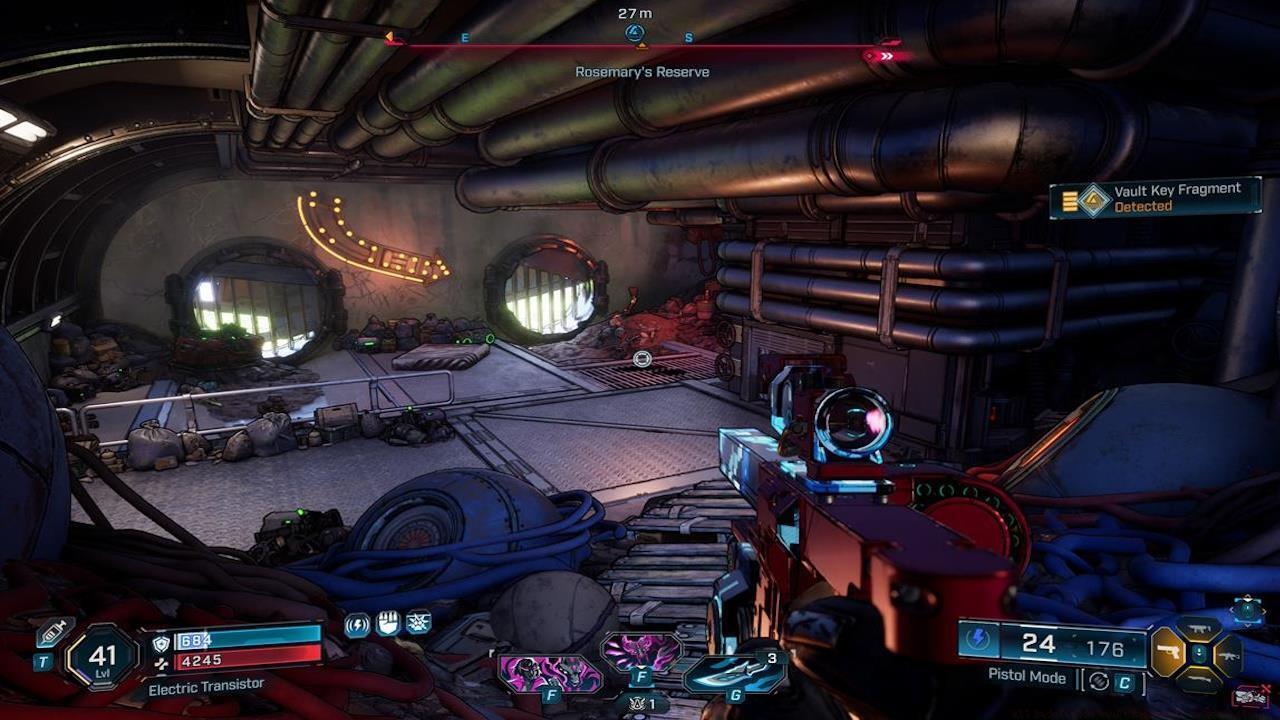
Task: Toggle the crossed-out red loot icon bottom right
Action: point(1252,695)
